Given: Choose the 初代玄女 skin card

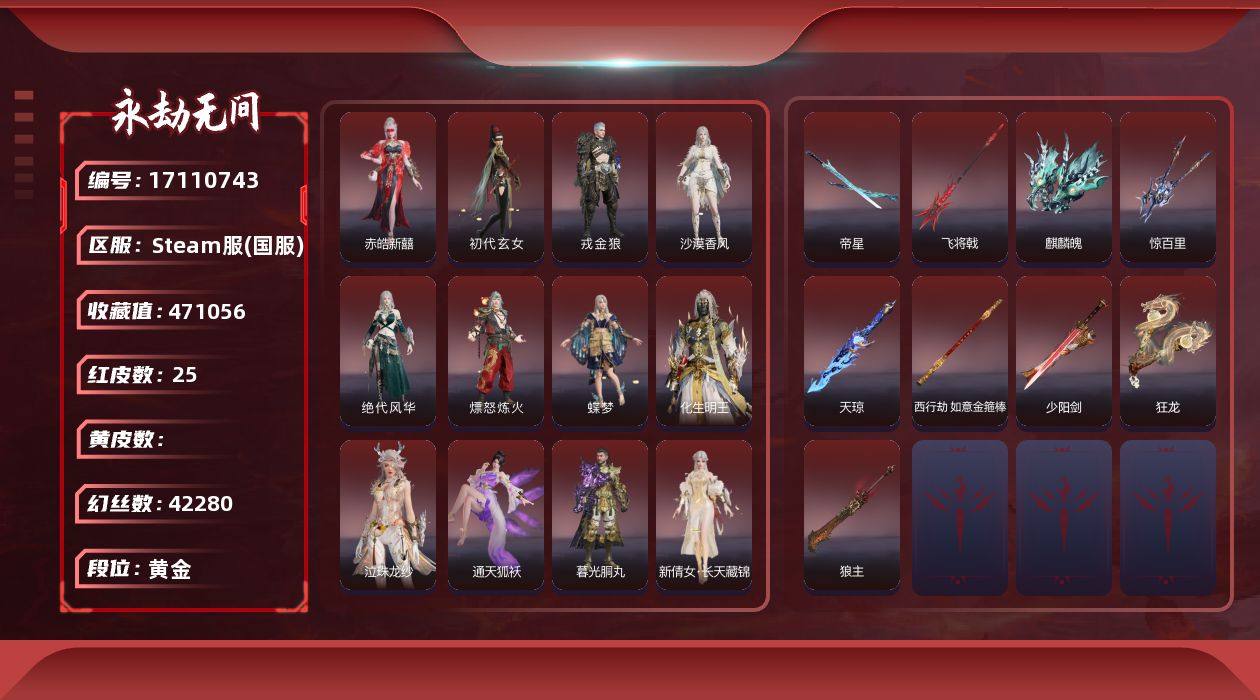Looking at the screenshot, I should pyautogui.click(x=496, y=186).
